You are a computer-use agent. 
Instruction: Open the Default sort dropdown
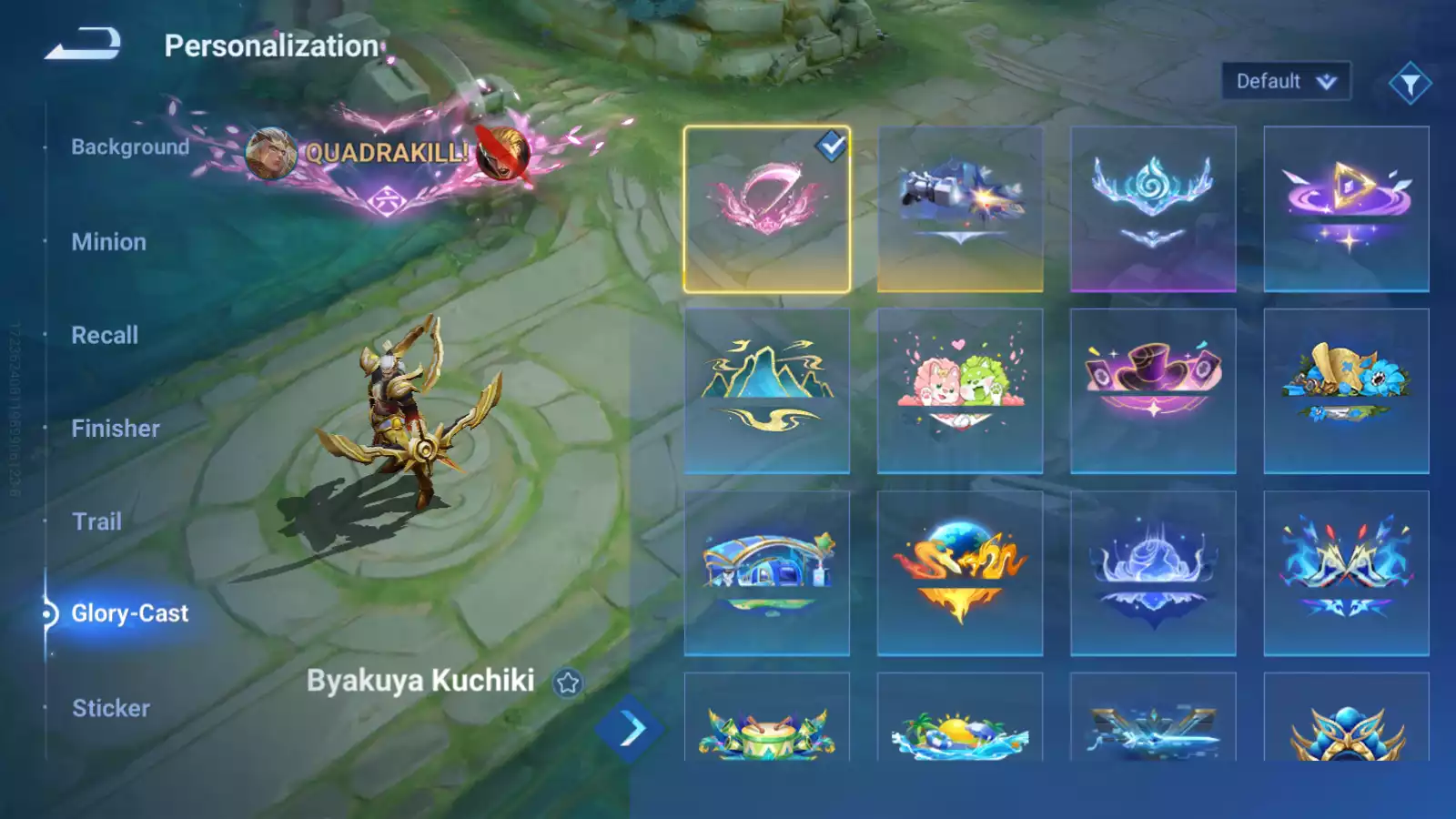pos(1285,82)
